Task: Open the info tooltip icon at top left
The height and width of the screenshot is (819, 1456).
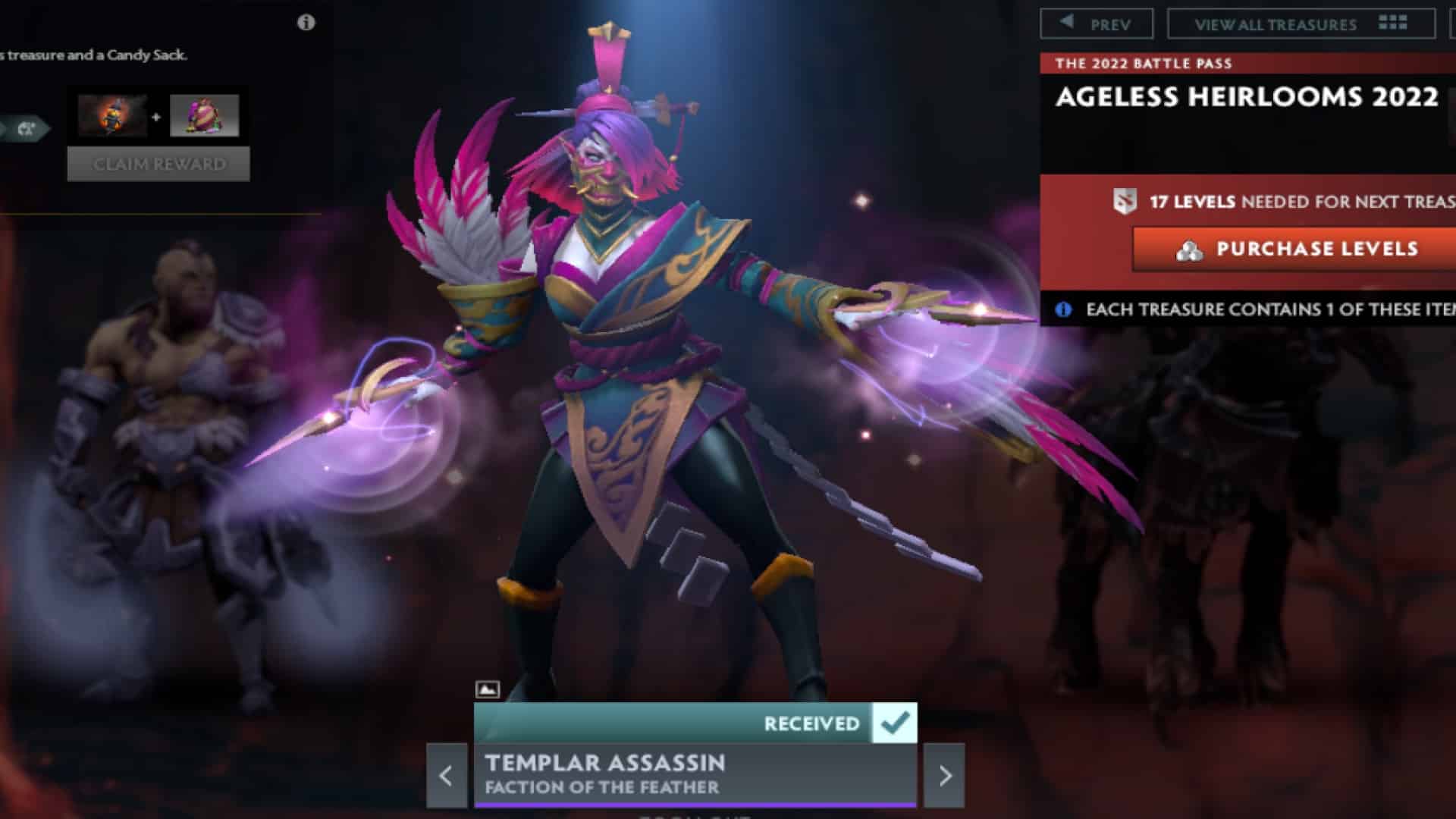Action: point(305,24)
